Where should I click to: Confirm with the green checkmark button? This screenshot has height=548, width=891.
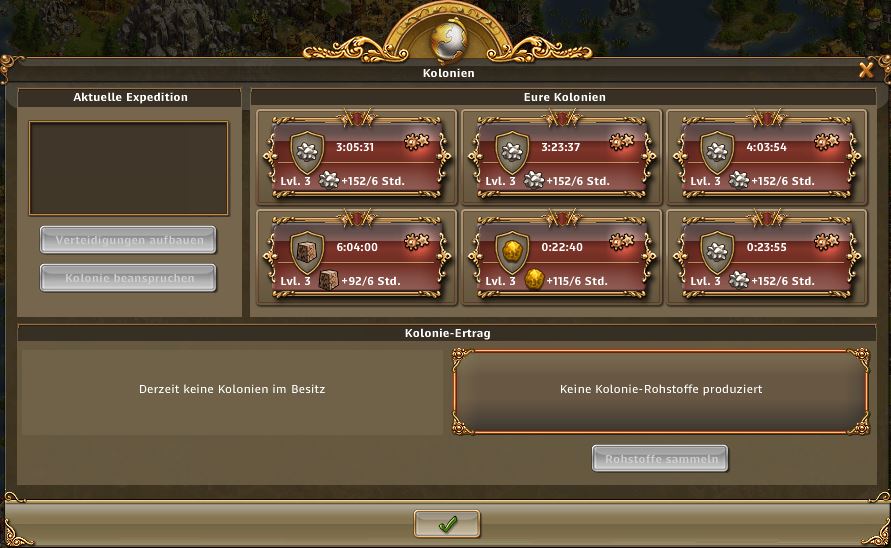[447, 524]
